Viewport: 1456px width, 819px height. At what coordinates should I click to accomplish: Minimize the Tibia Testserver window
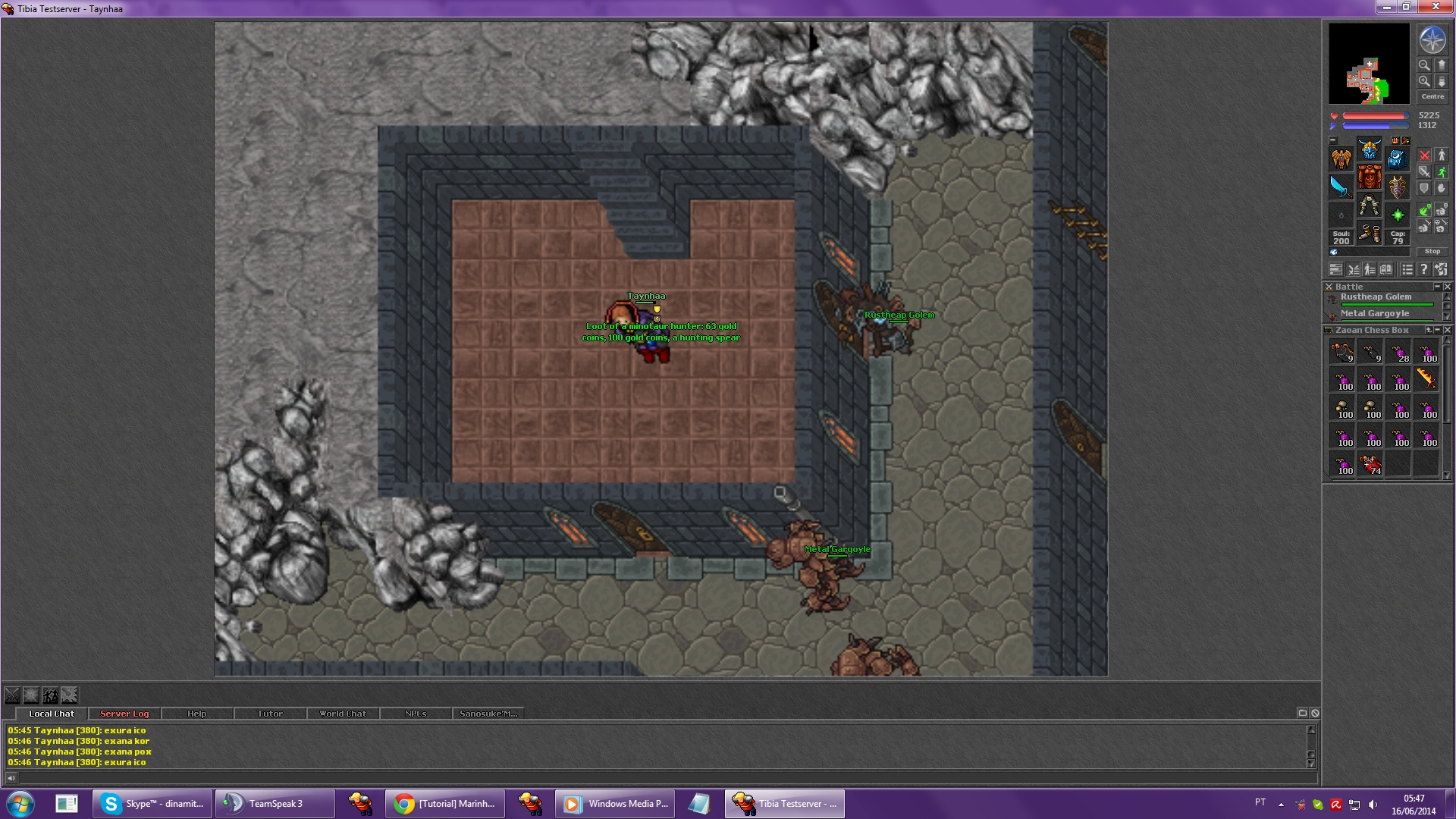tap(1387, 7)
